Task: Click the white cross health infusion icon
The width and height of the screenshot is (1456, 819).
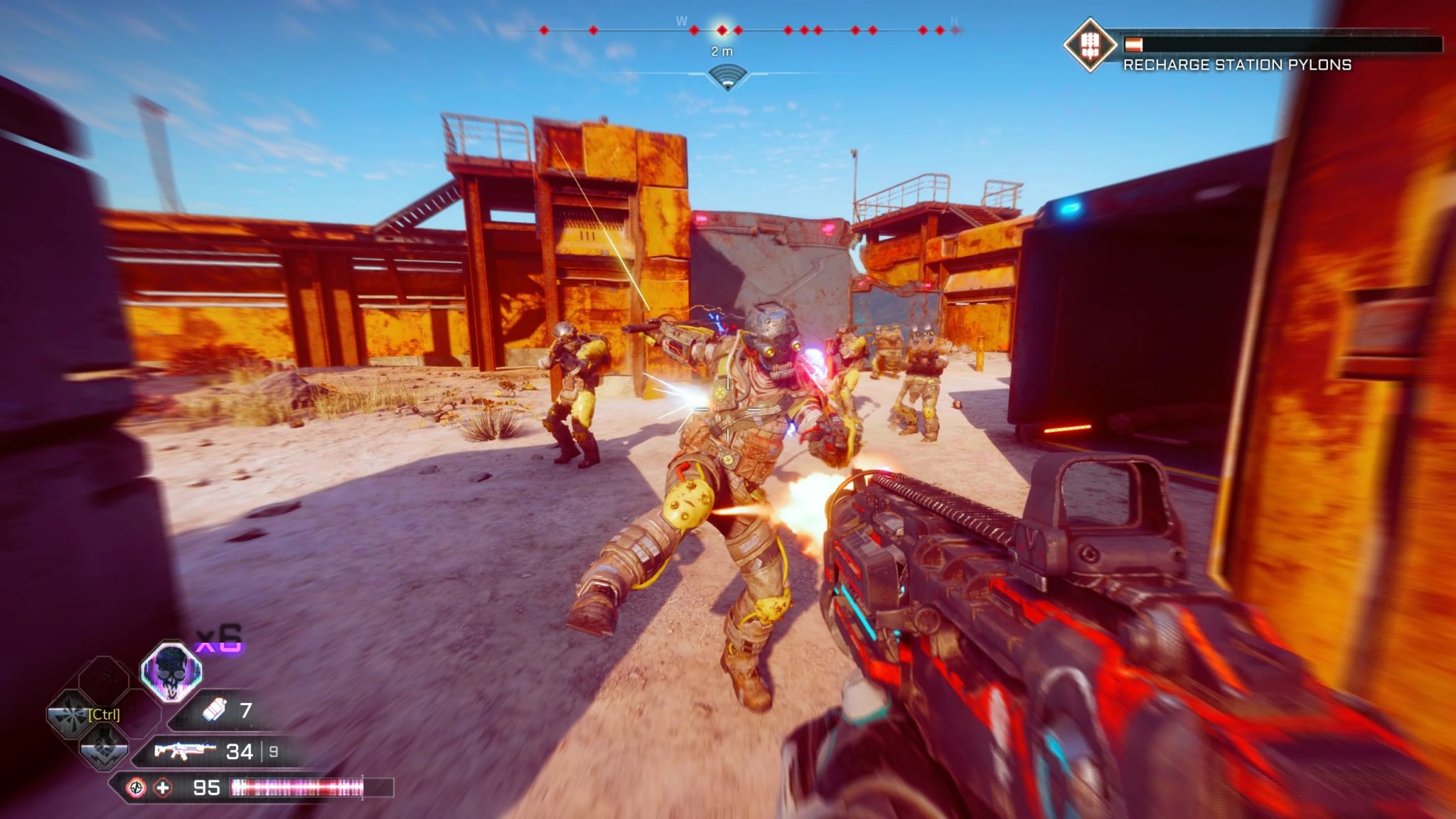Action: click(x=163, y=787)
